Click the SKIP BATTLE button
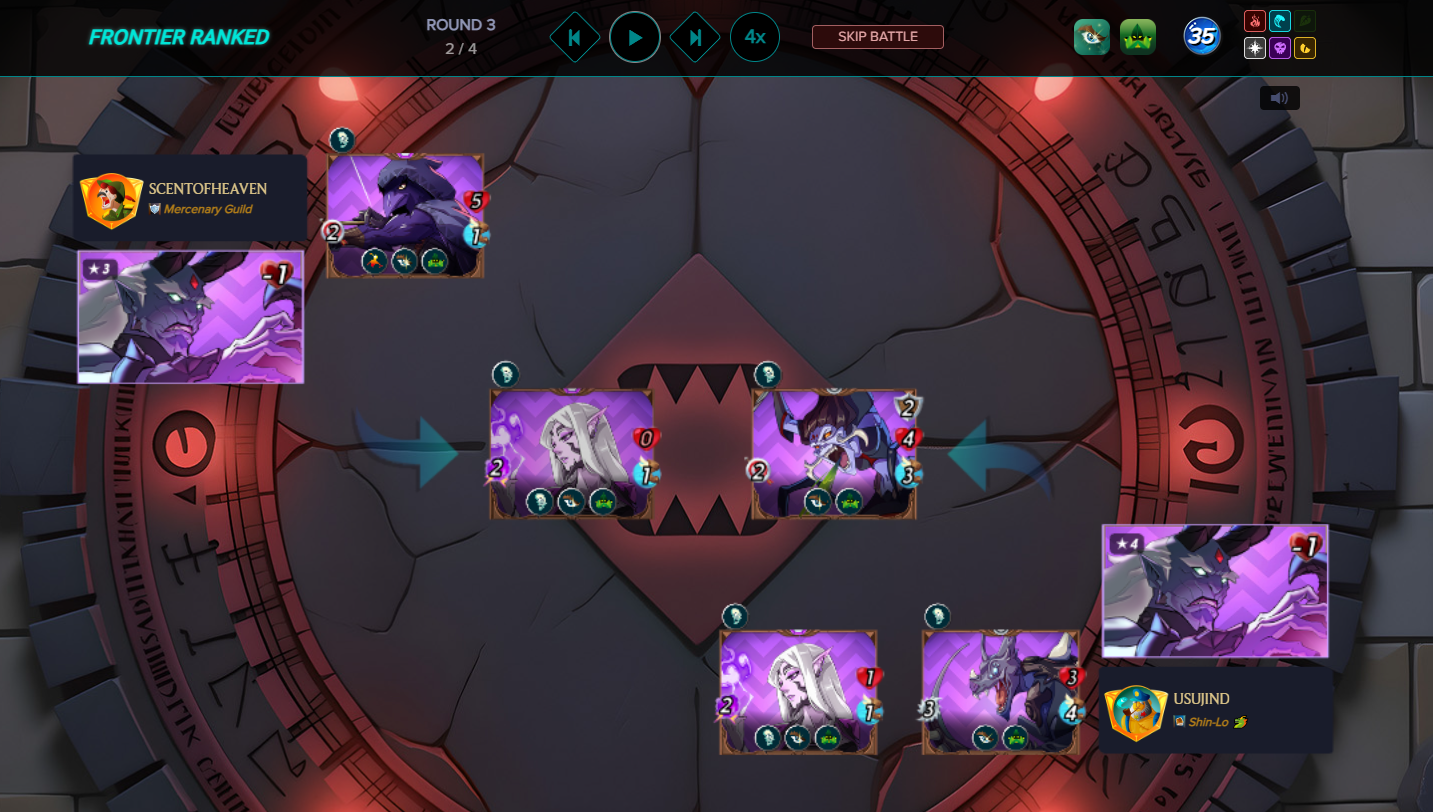Image resolution: width=1433 pixels, height=812 pixels. 877,37
